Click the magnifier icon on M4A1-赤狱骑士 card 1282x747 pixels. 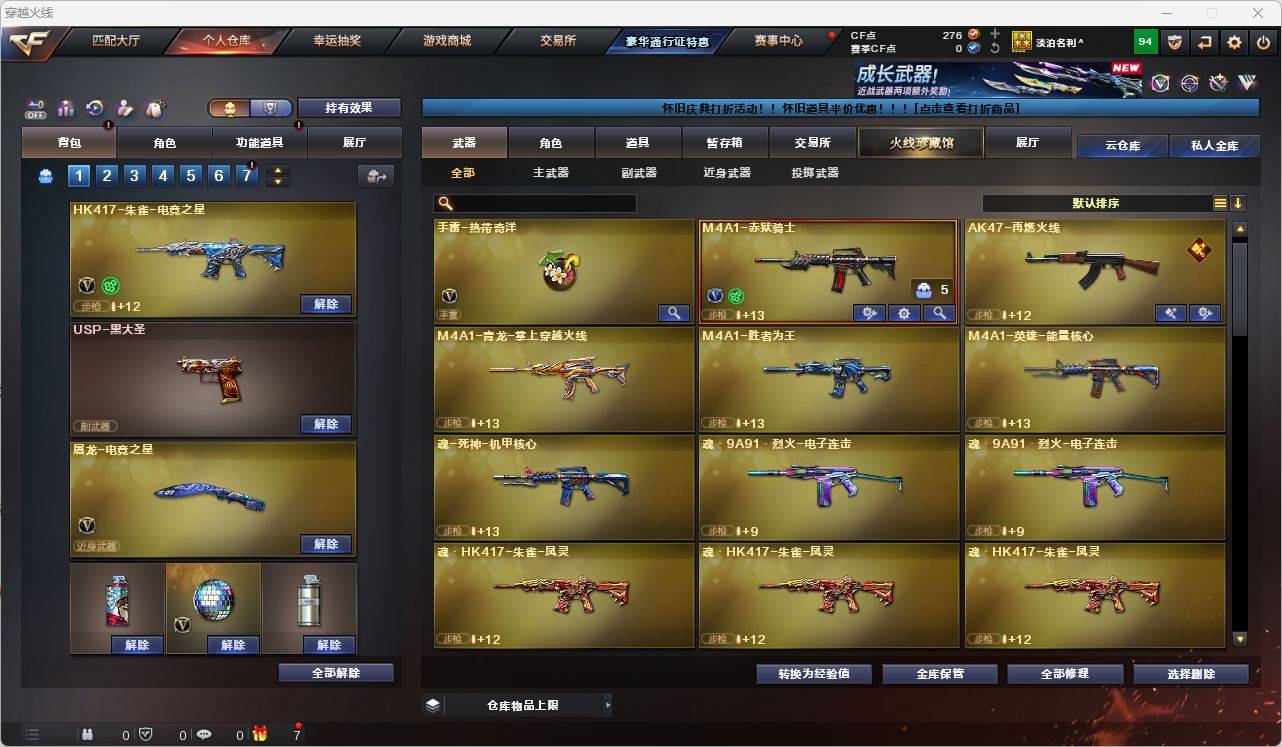(x=939, y=313)
